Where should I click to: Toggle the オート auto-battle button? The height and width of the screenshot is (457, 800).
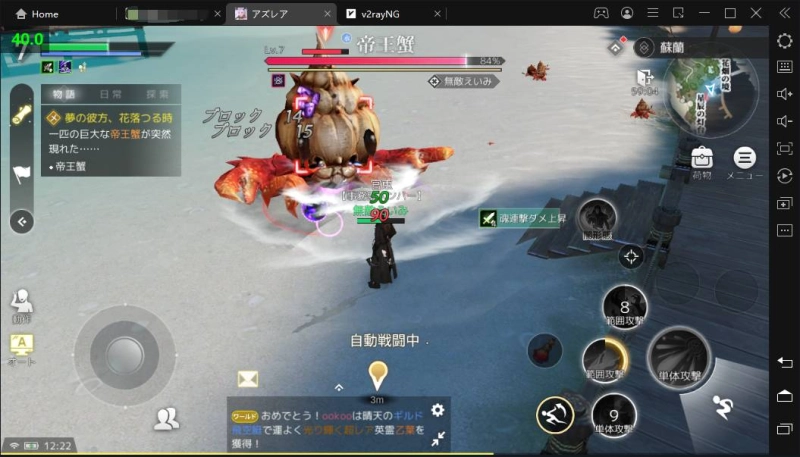click(21, 347)
